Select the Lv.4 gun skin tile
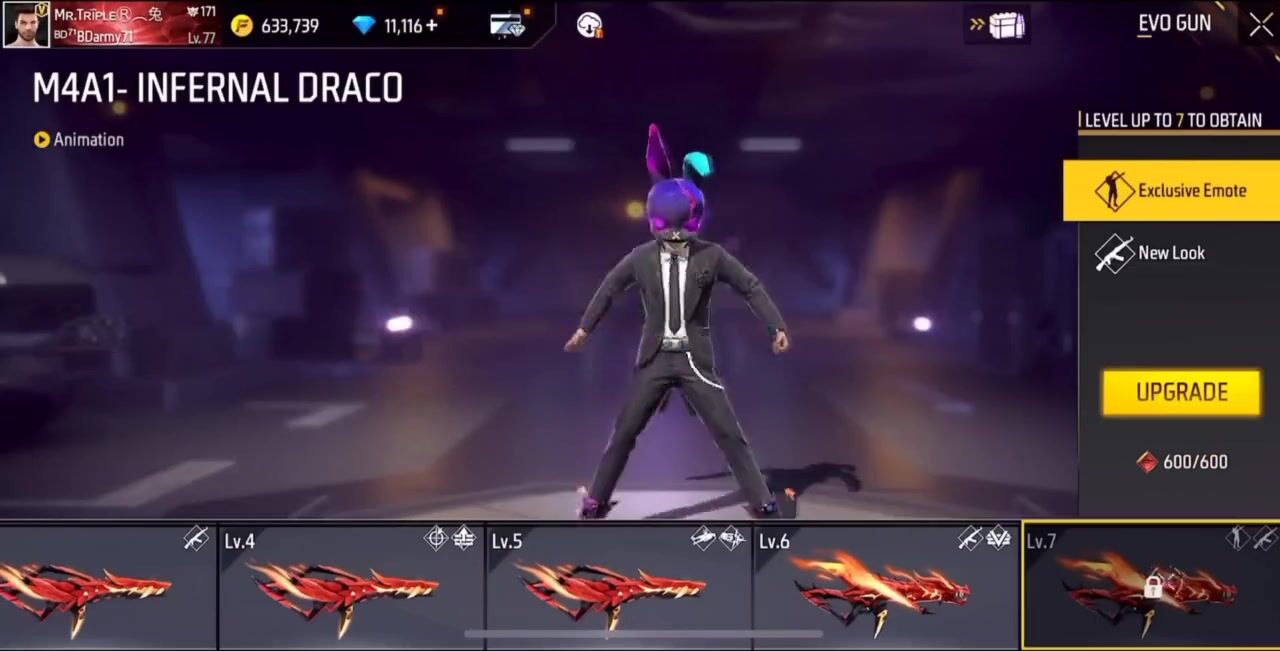Viewport: 1280px width, 651px height. click(350, 586)
